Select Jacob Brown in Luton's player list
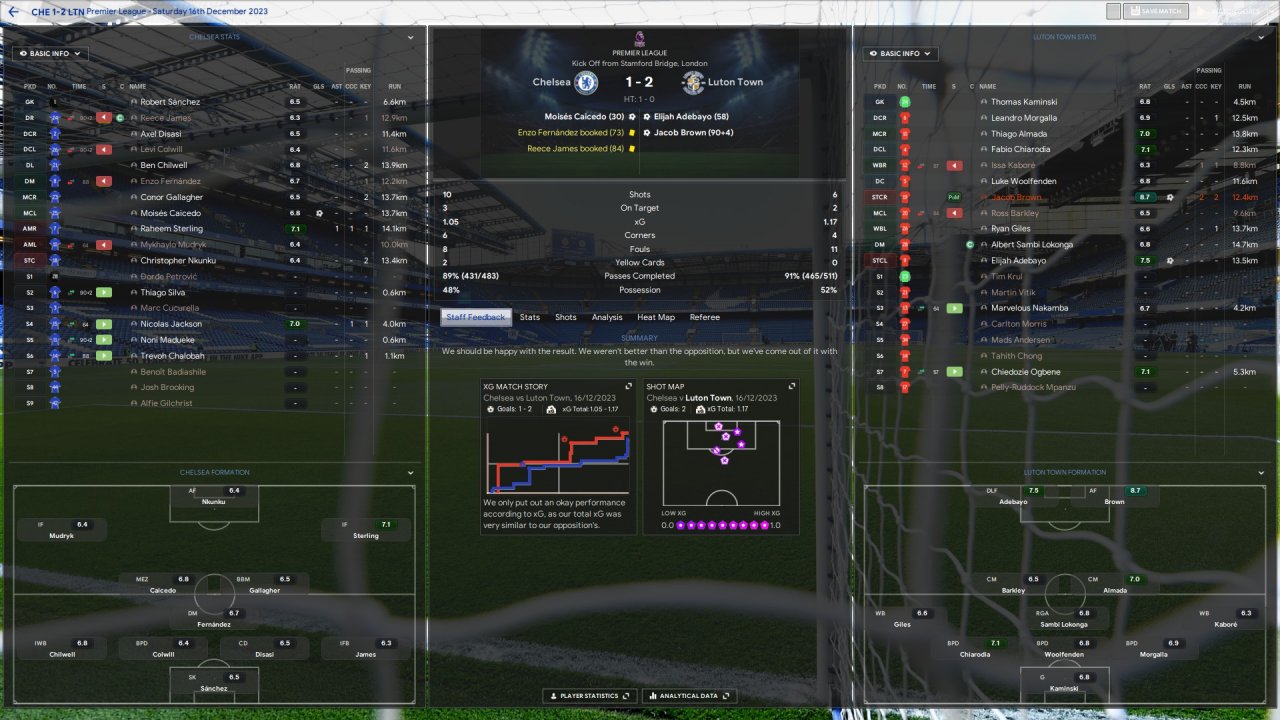 pyautogui.click(x=1016, y=197)
